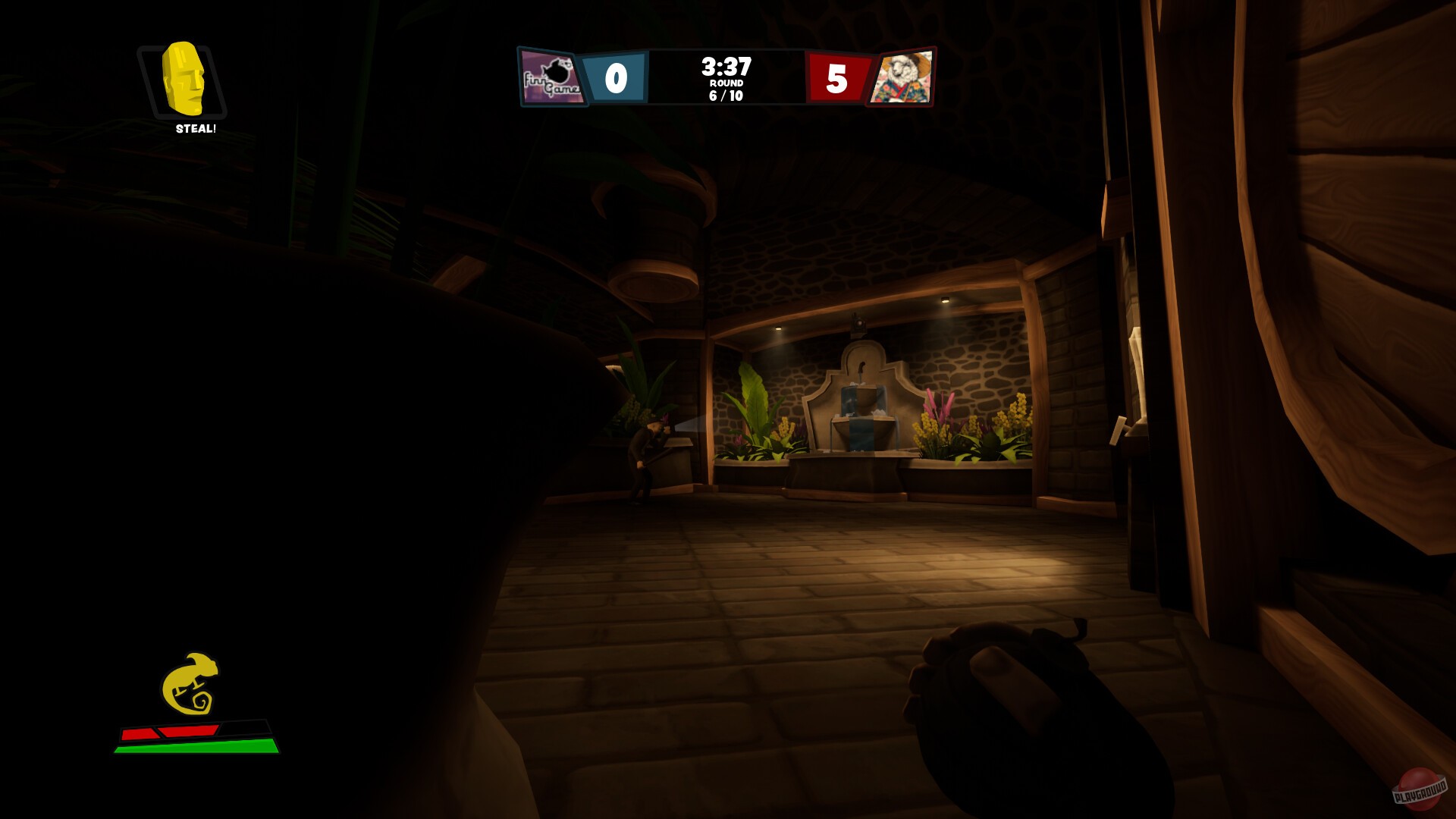The height and width of the screenshot is (819, 1456).
Task: Select the blue team score badge showing 0
Action: [617, 76]
